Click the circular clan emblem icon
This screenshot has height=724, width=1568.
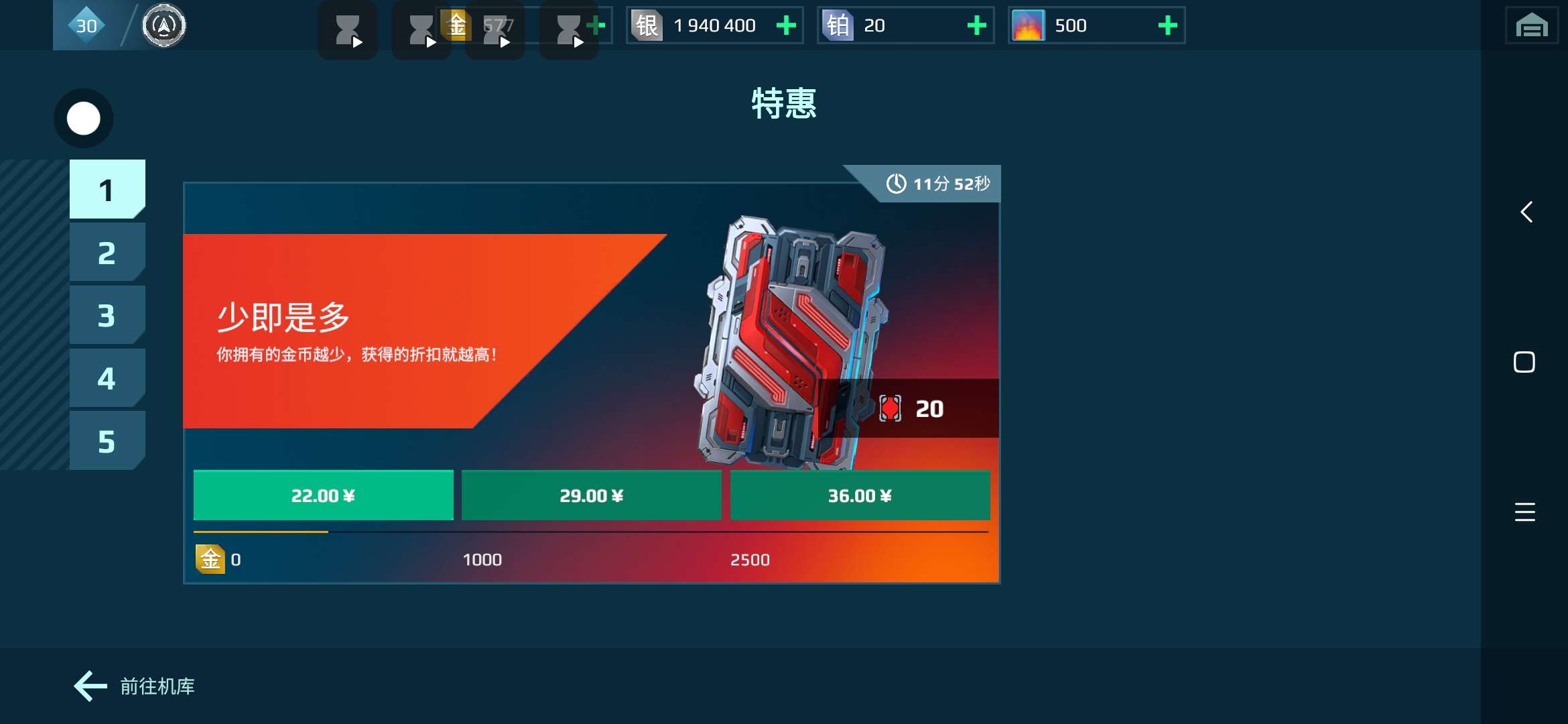coord(164,26)
